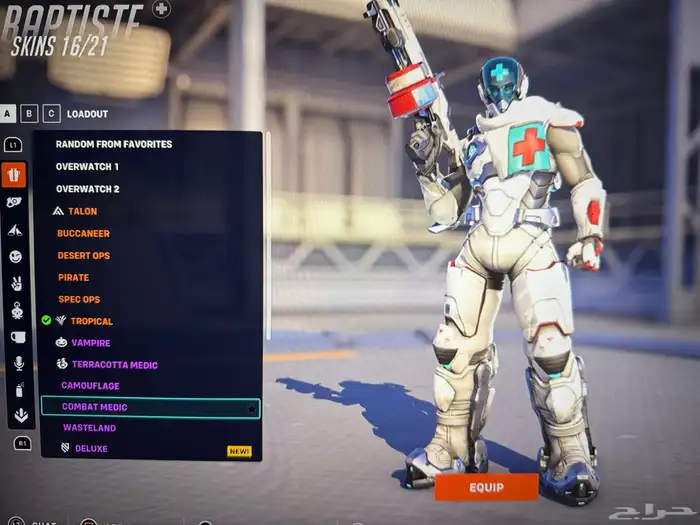
Task: Select the Desert Ops skin
Action: (x=84, y=255)
